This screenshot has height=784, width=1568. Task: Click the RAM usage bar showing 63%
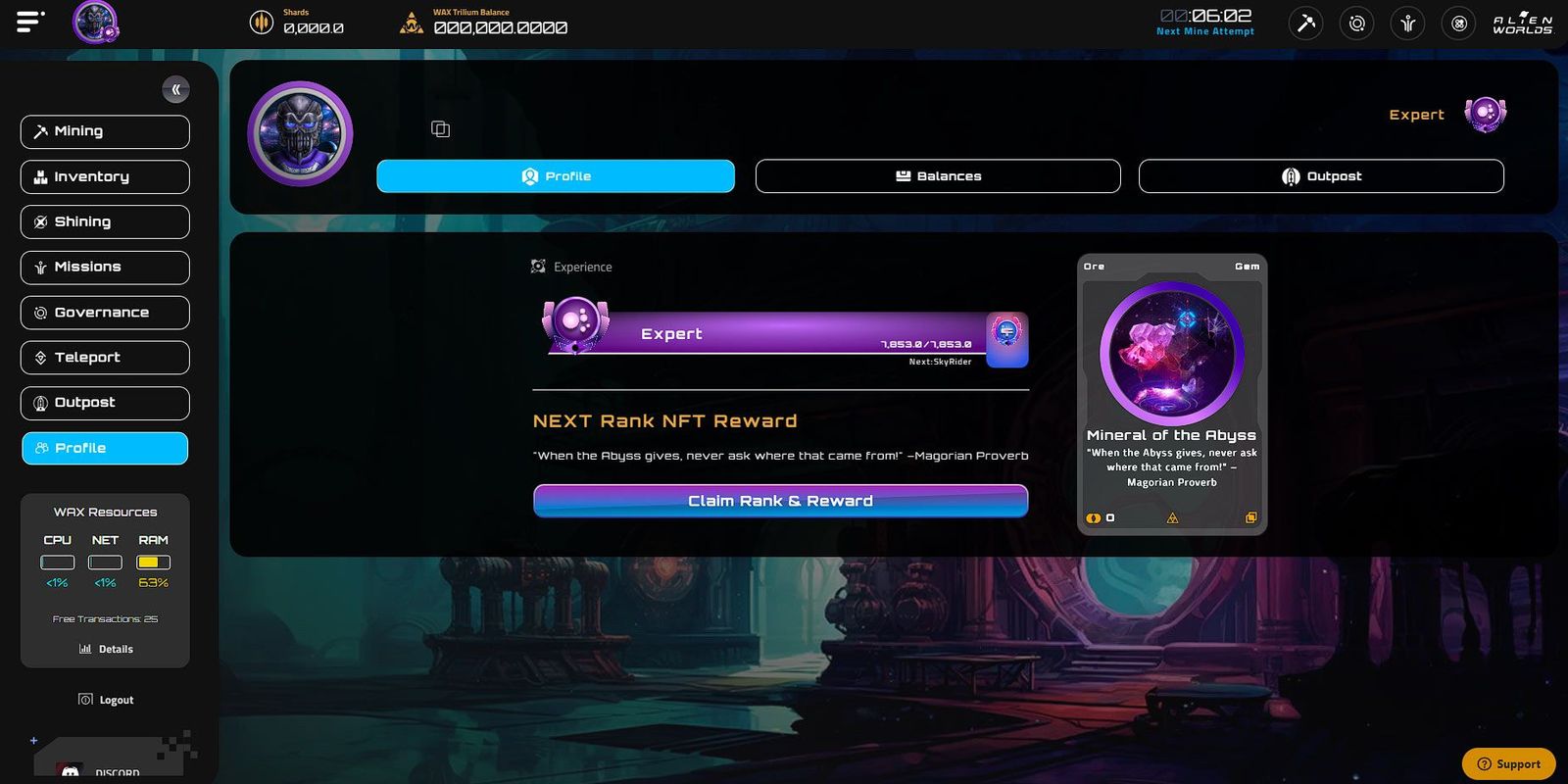(x=153, y=562)
